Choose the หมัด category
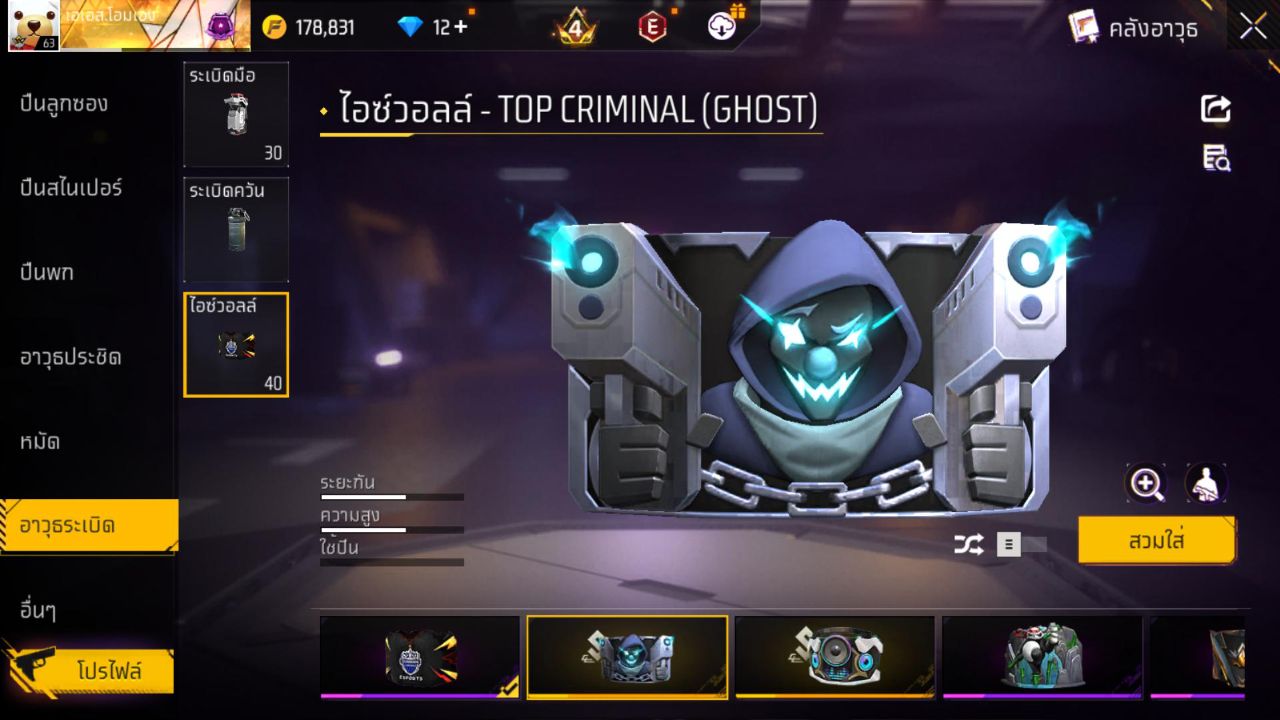Image resolution: width=1280 pixels, height=720 pixels. (40, 441)
